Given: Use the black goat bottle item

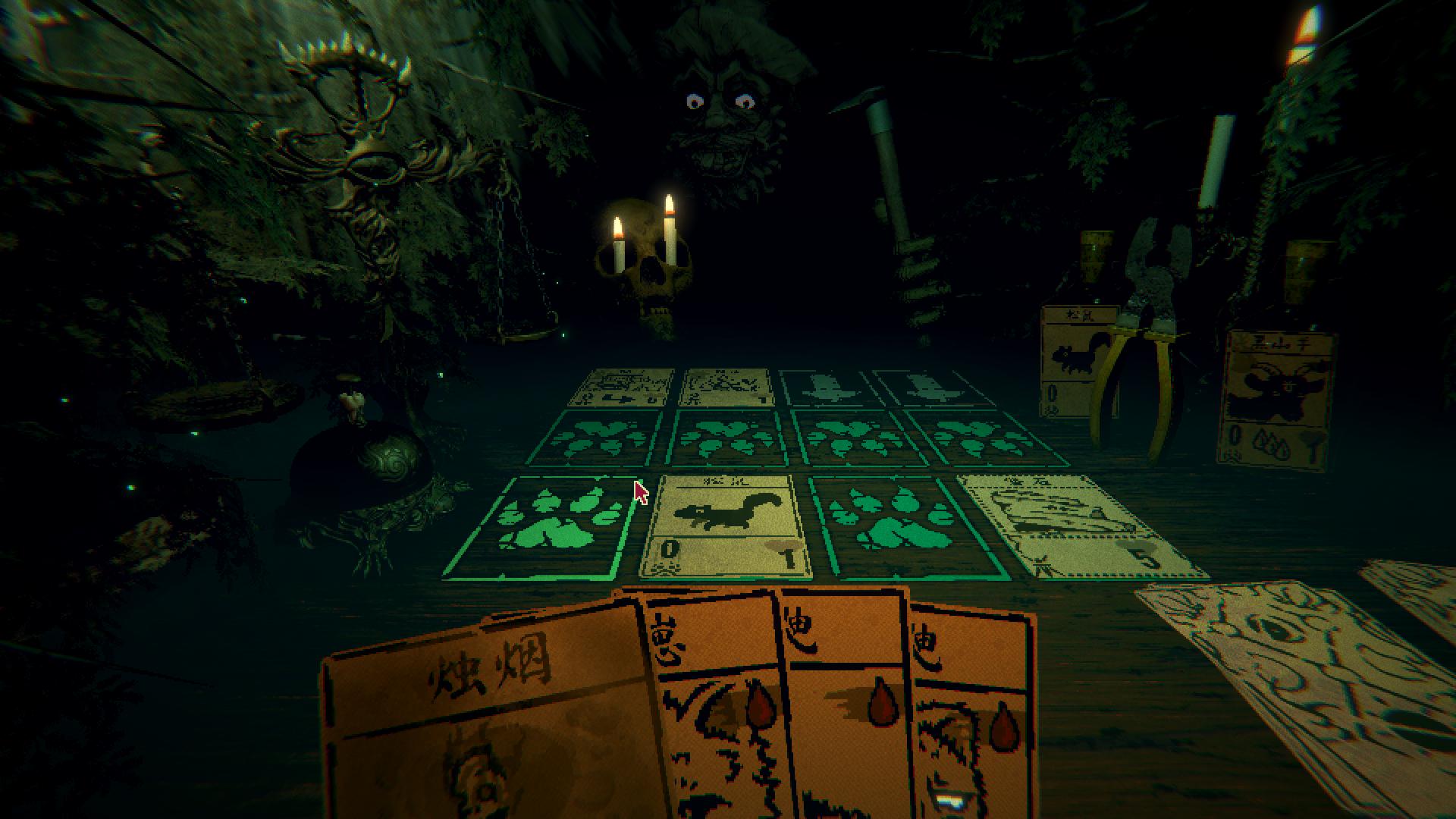Looking at the screenshot, I should (x=1278, y=387).
